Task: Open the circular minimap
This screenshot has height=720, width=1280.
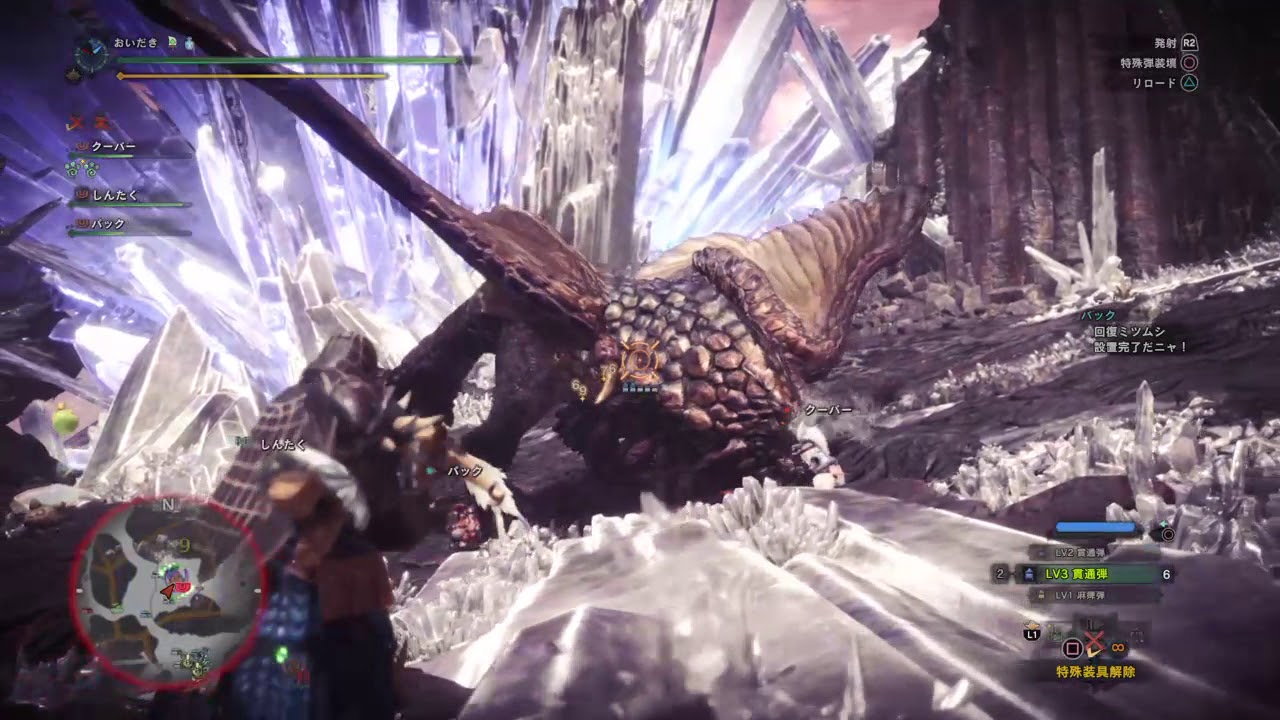Action: (167, 592)
